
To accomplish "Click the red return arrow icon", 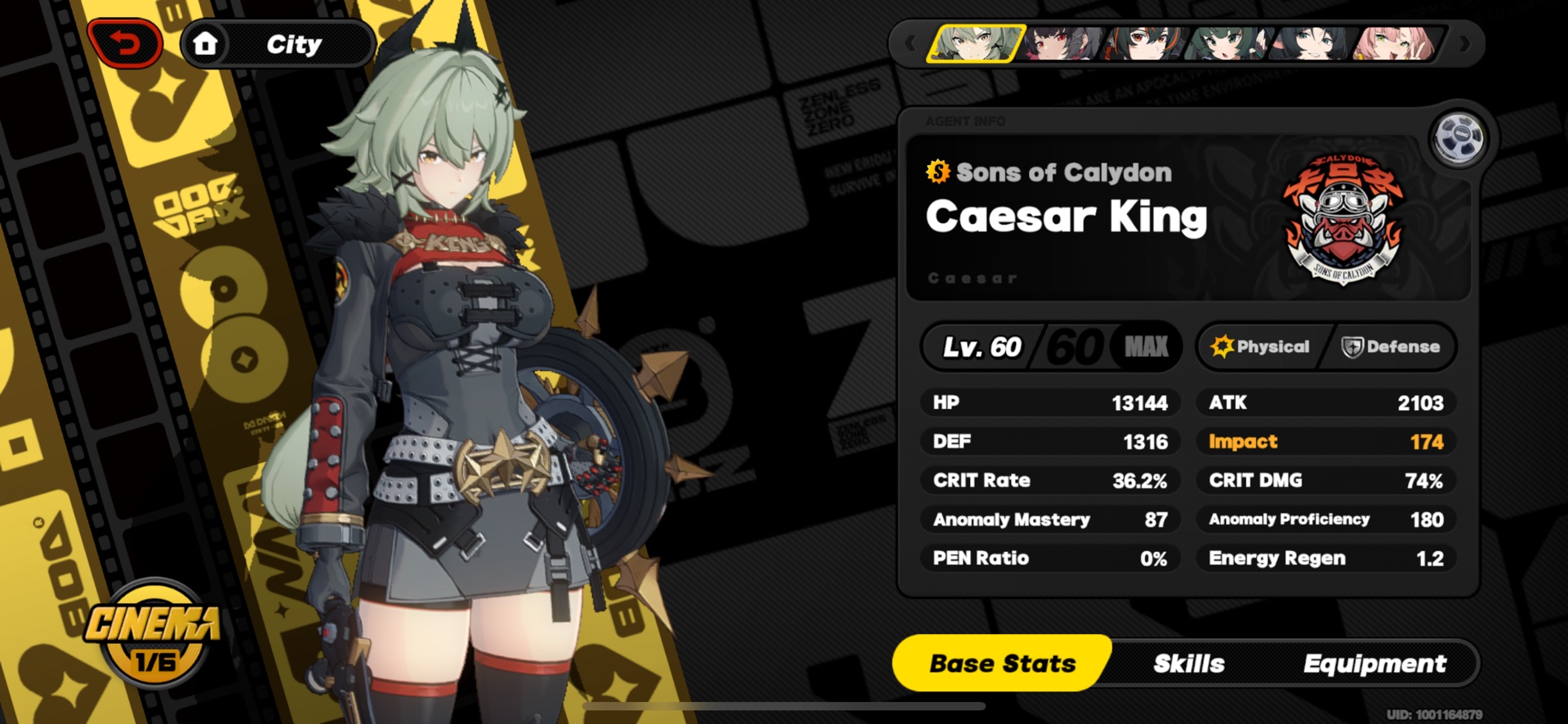I will [x=127, y=42].
